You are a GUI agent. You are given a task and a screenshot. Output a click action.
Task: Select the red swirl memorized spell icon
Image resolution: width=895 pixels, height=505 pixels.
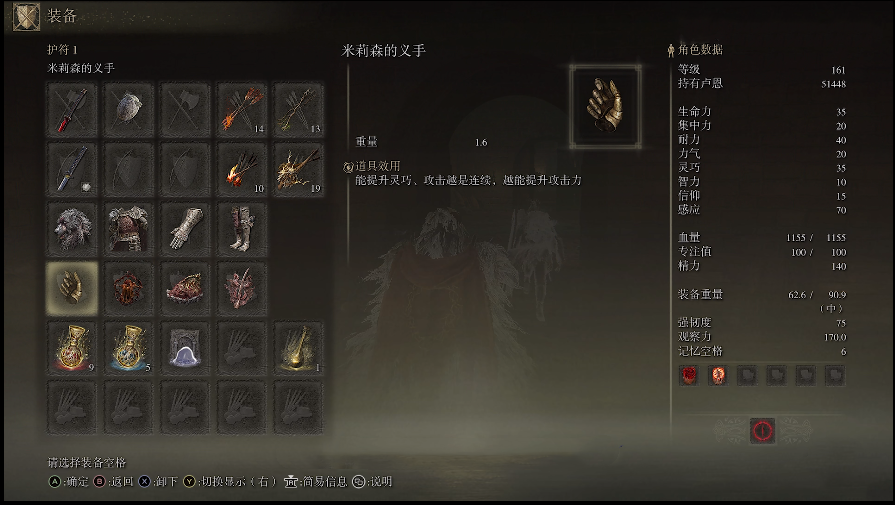click(x=689, y=375)
